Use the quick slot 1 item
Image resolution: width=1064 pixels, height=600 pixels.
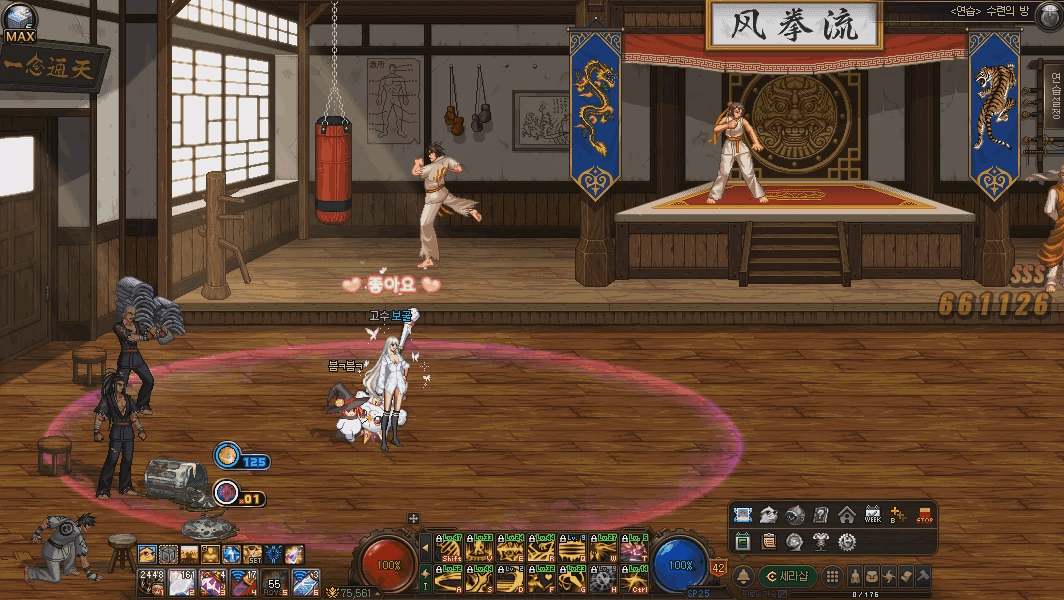click(152, 581)
